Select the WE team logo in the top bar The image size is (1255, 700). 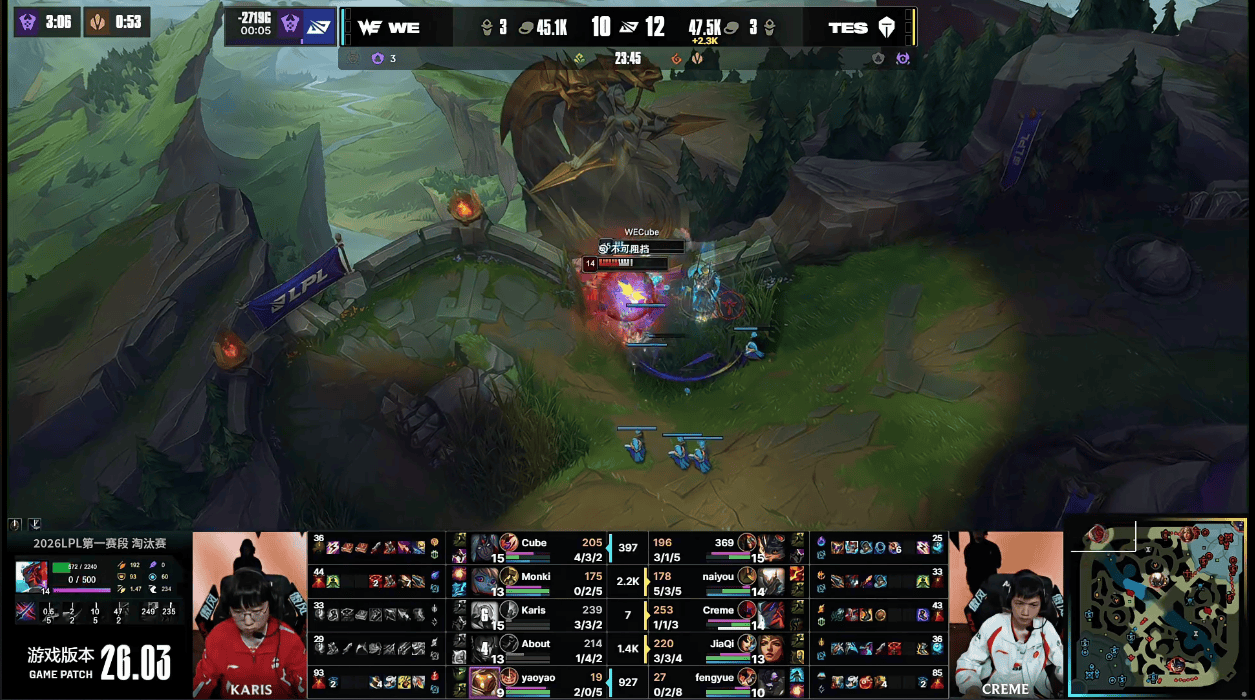(368, 27)
